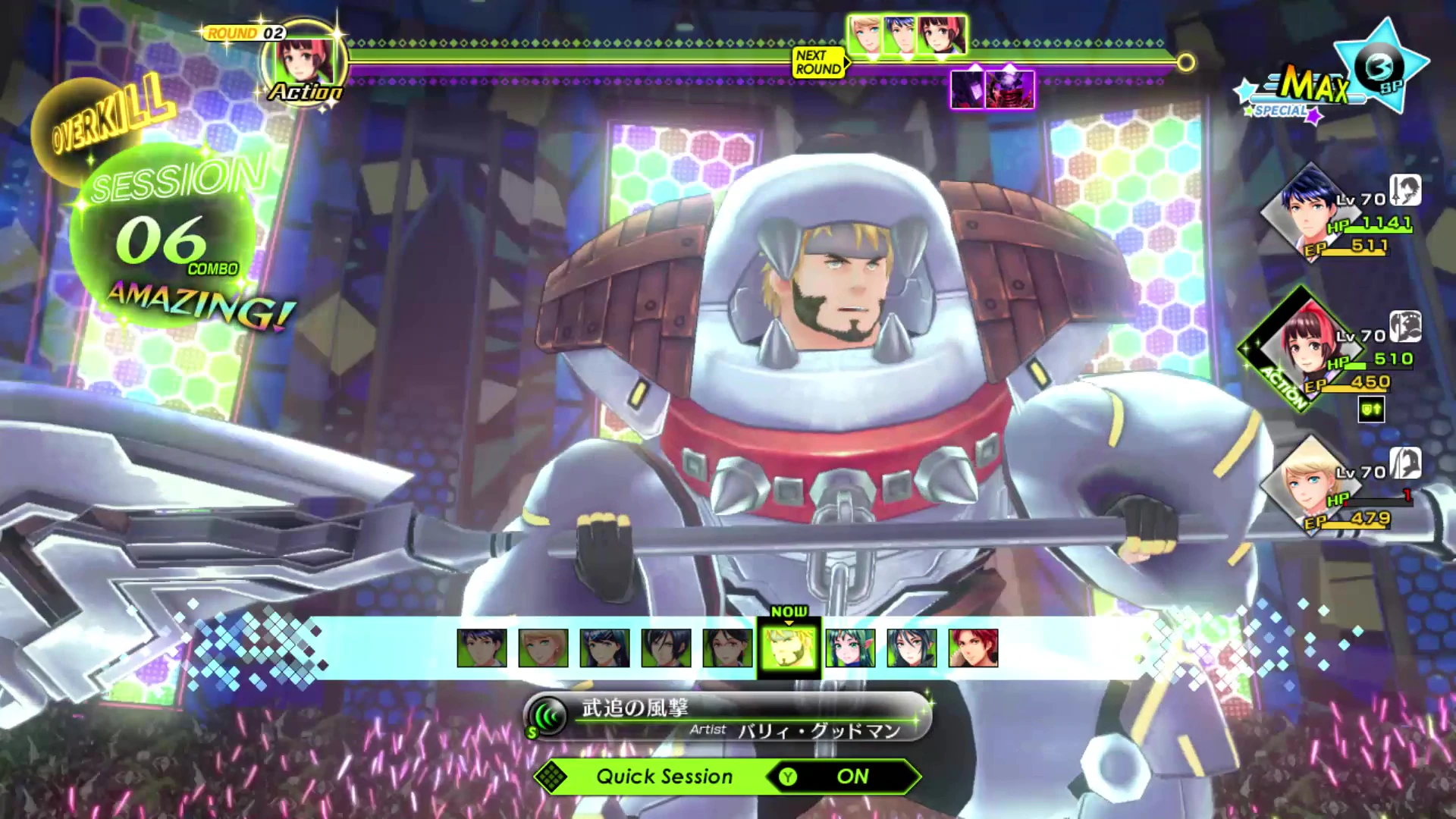Choose the red-haired man session portrait

(973, 648)
